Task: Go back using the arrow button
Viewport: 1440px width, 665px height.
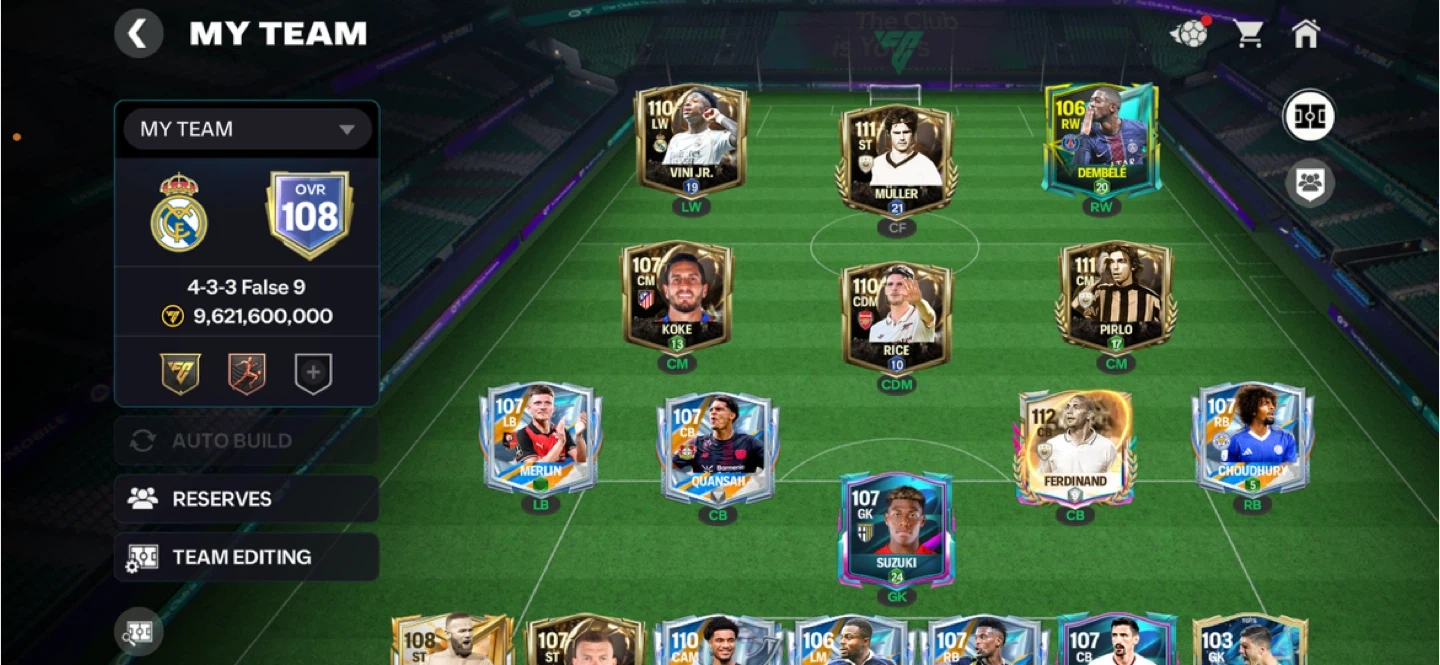Action: point(138,34)
